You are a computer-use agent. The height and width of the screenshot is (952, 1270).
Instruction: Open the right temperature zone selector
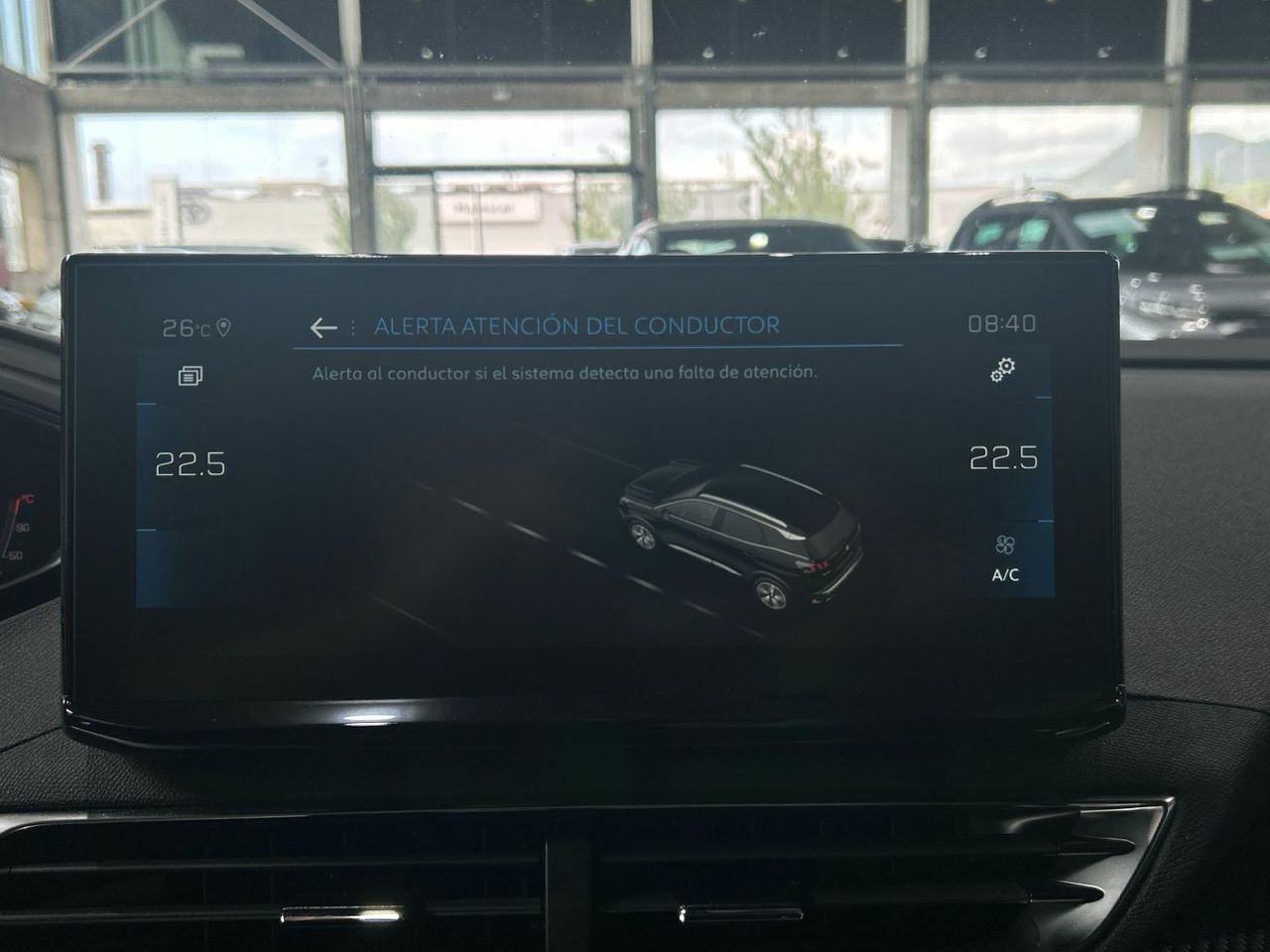(x=1003, y=460)
